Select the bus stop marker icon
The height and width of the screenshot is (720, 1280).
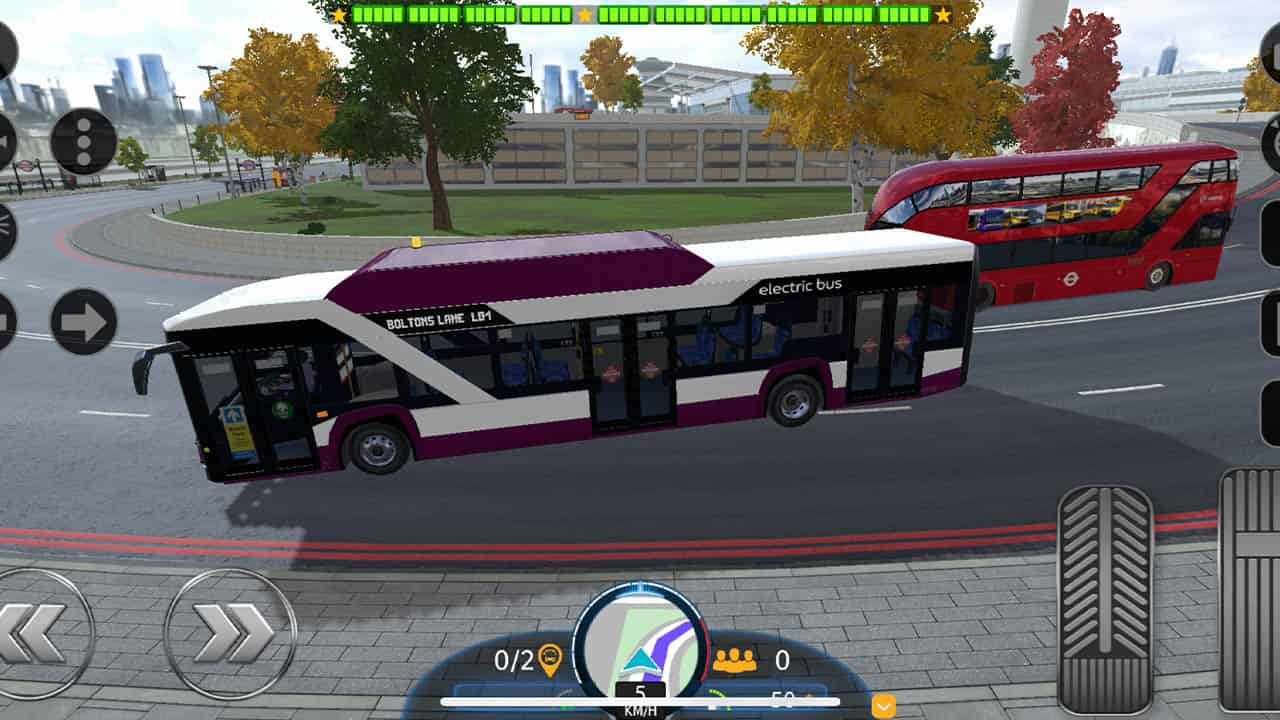pos(550,661)
